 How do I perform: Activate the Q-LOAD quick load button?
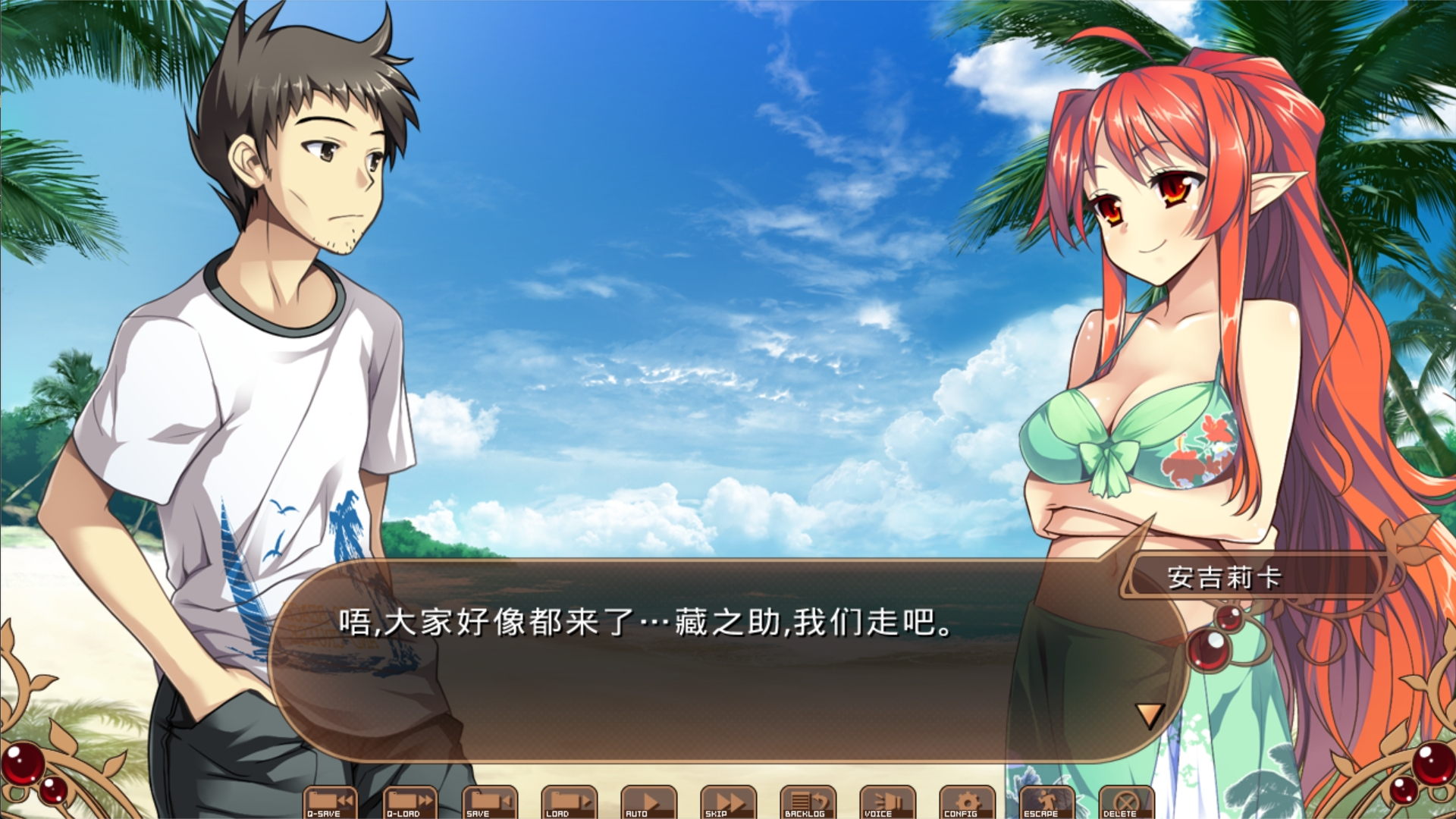(x=410, y=802)
